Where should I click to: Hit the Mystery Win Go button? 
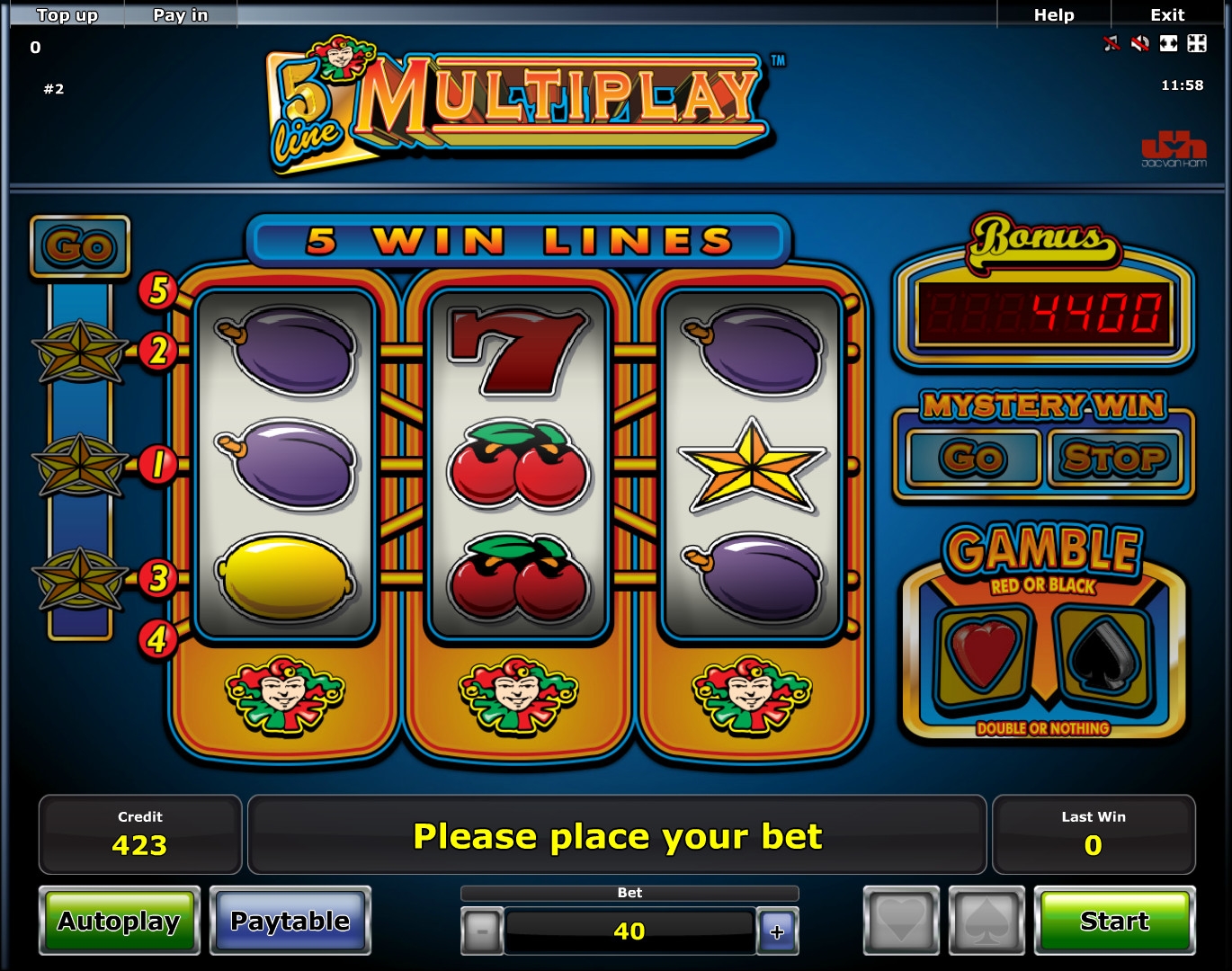point(973,459)
